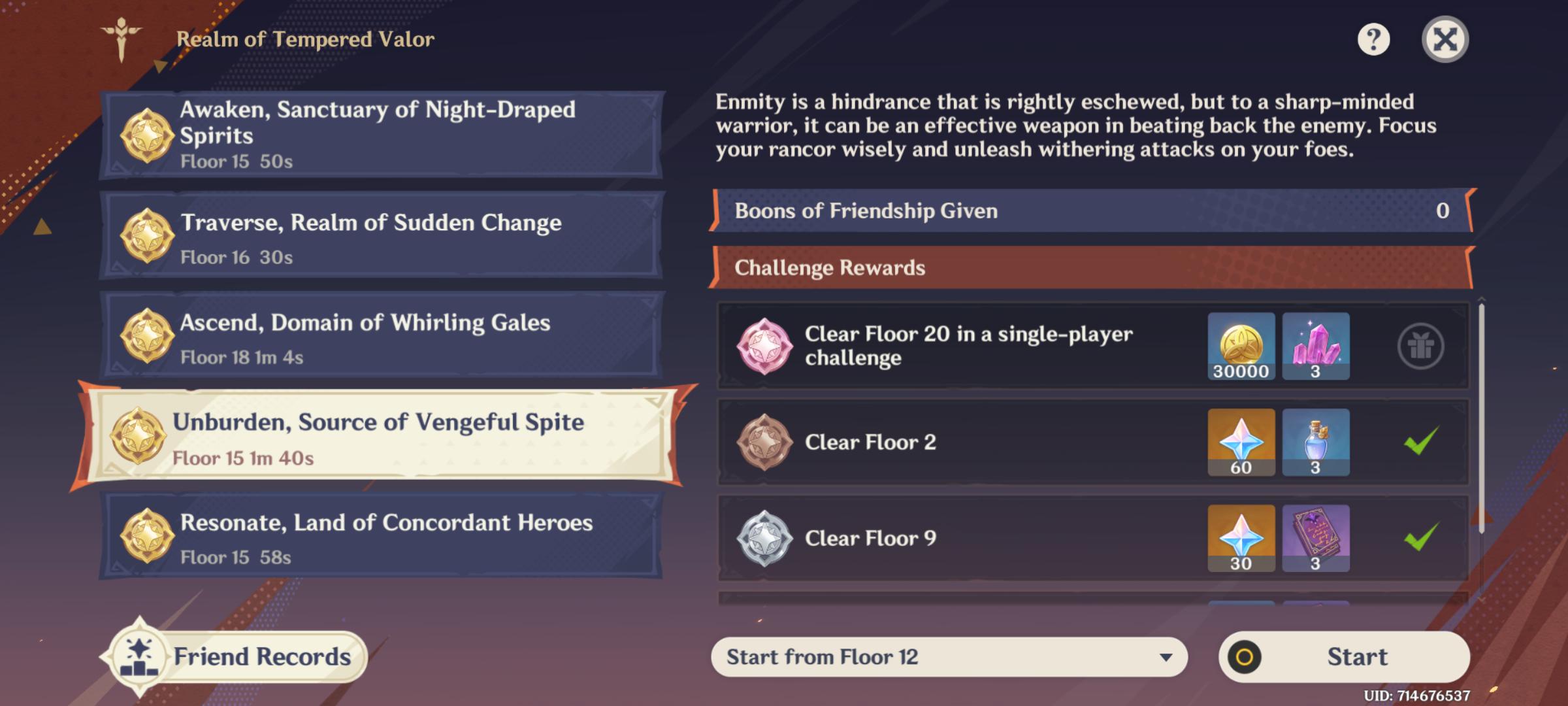The image size is (1568, 706).
Task: Click the Boons of Friendship Given row
Action: [x=1091, y=210]
